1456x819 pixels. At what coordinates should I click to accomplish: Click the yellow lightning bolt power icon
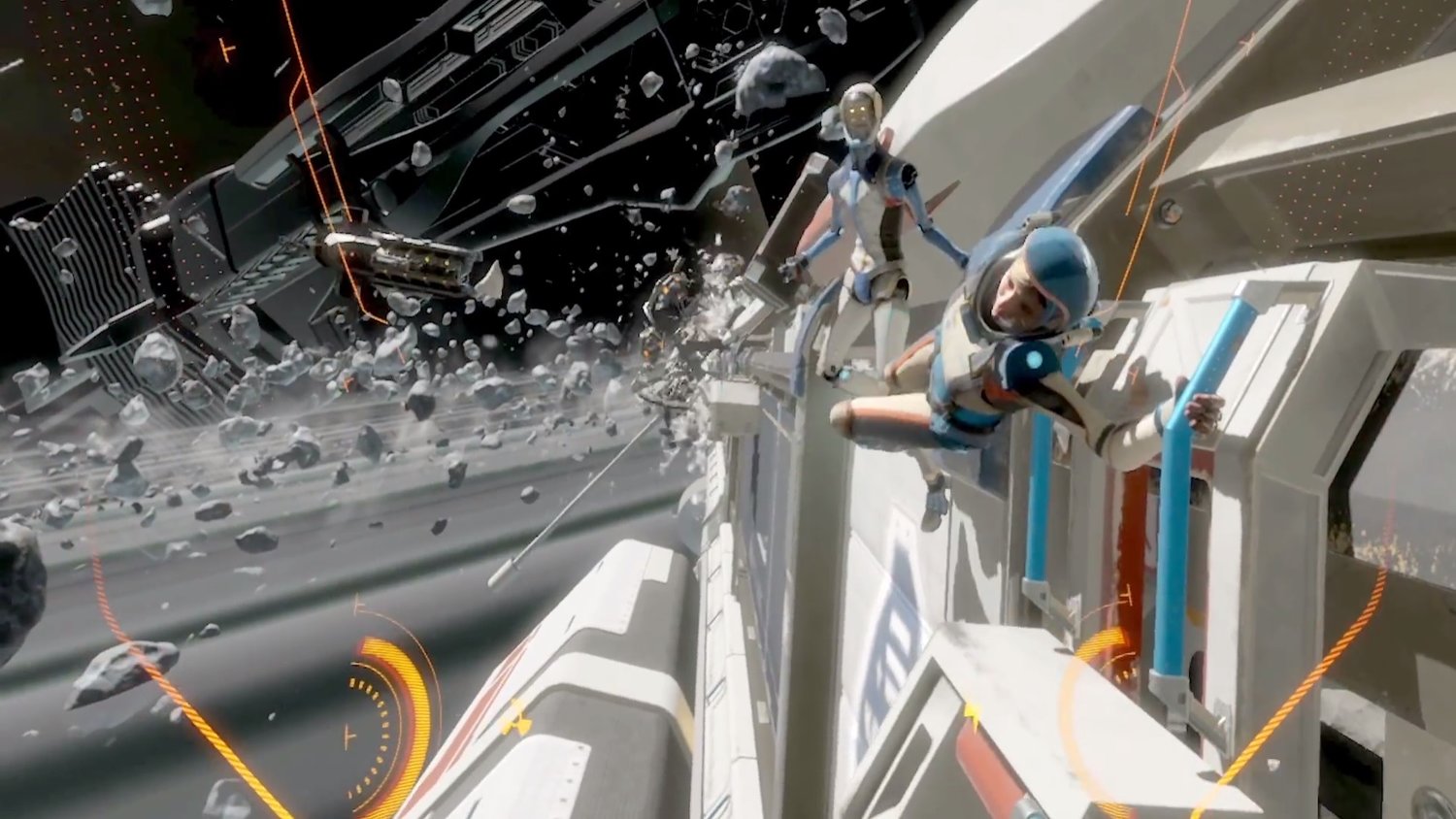[972, 715]
